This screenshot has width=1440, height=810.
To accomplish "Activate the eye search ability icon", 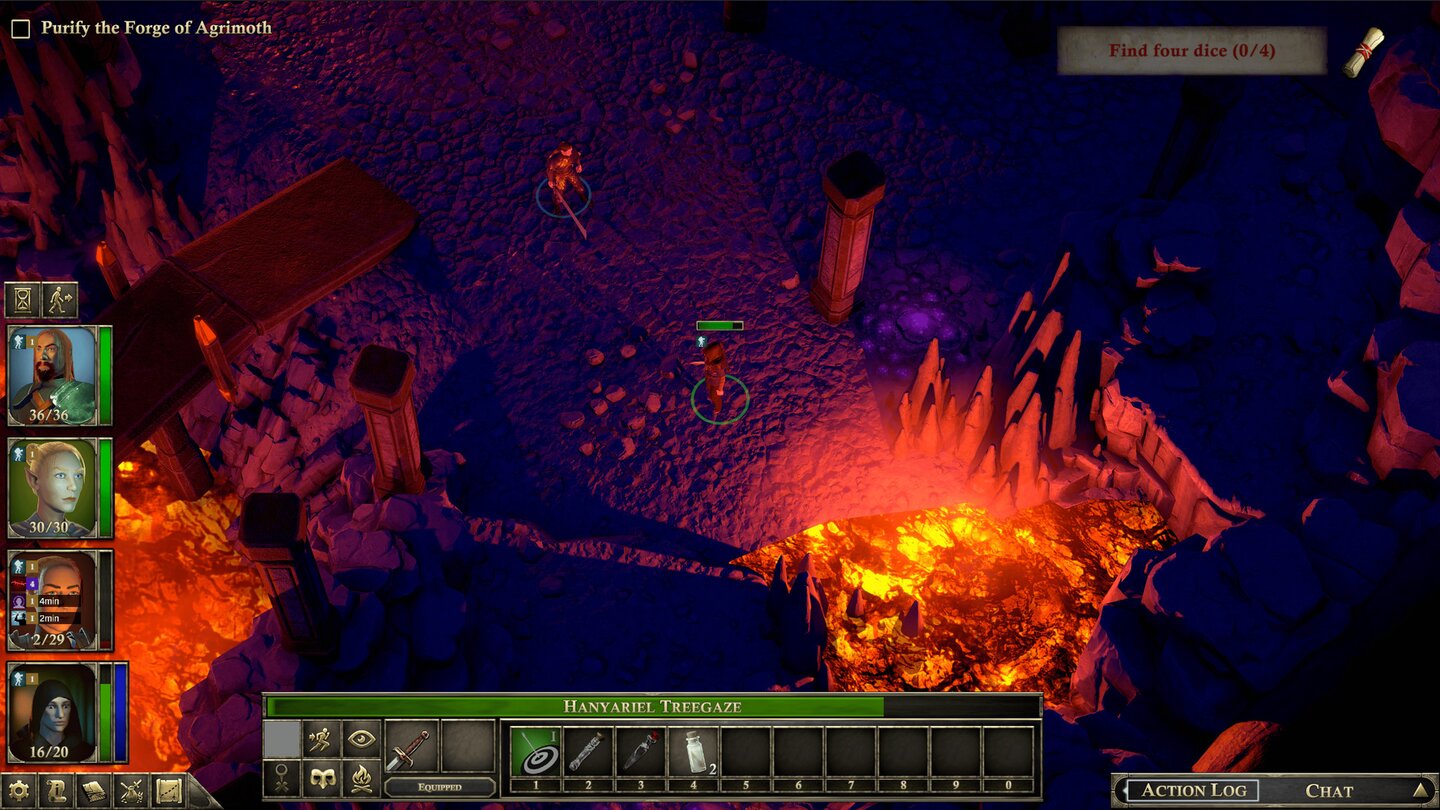I will (x=362, y=739).
